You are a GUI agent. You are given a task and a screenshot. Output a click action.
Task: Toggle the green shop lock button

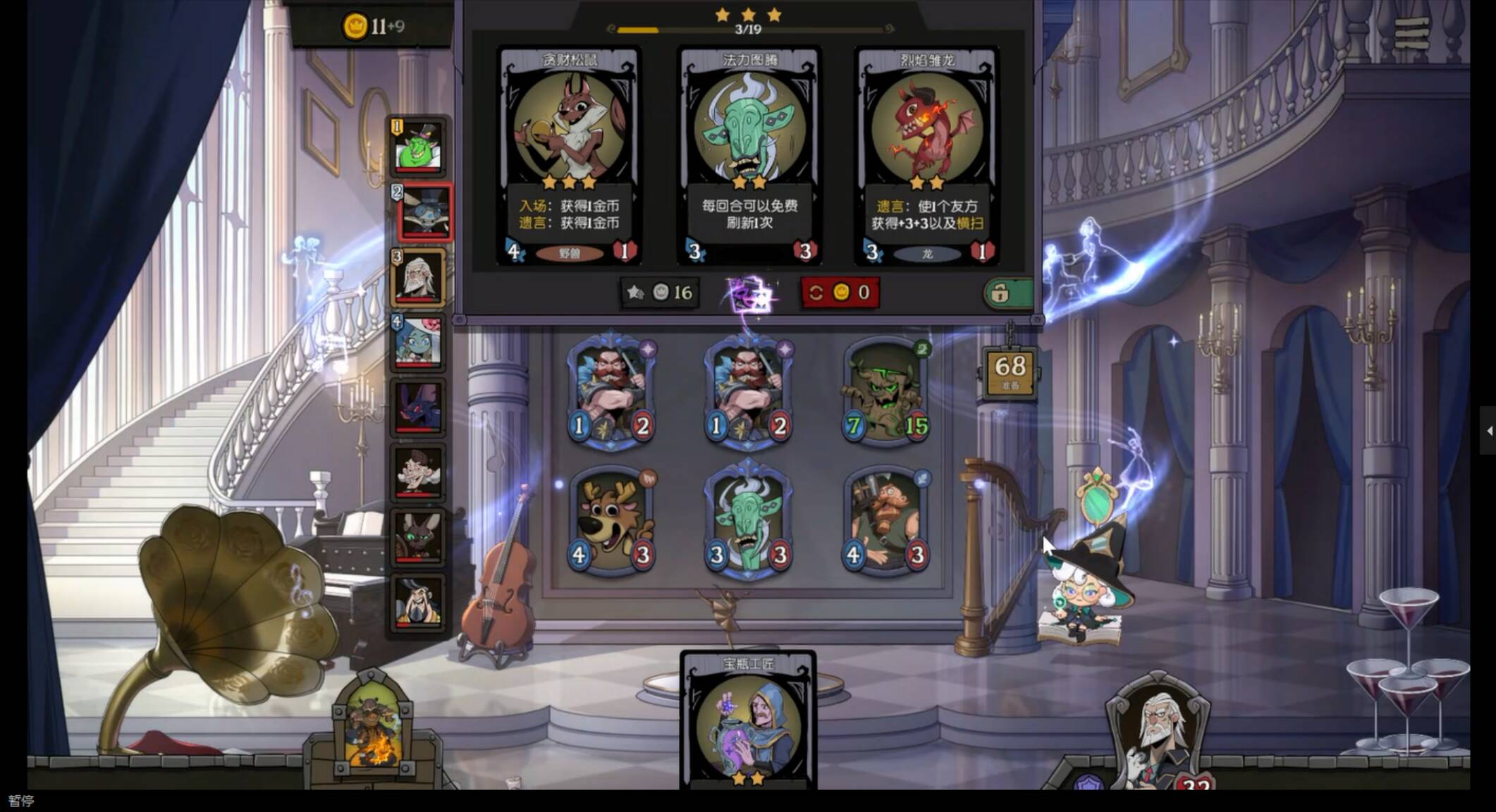pos(1007,293)
